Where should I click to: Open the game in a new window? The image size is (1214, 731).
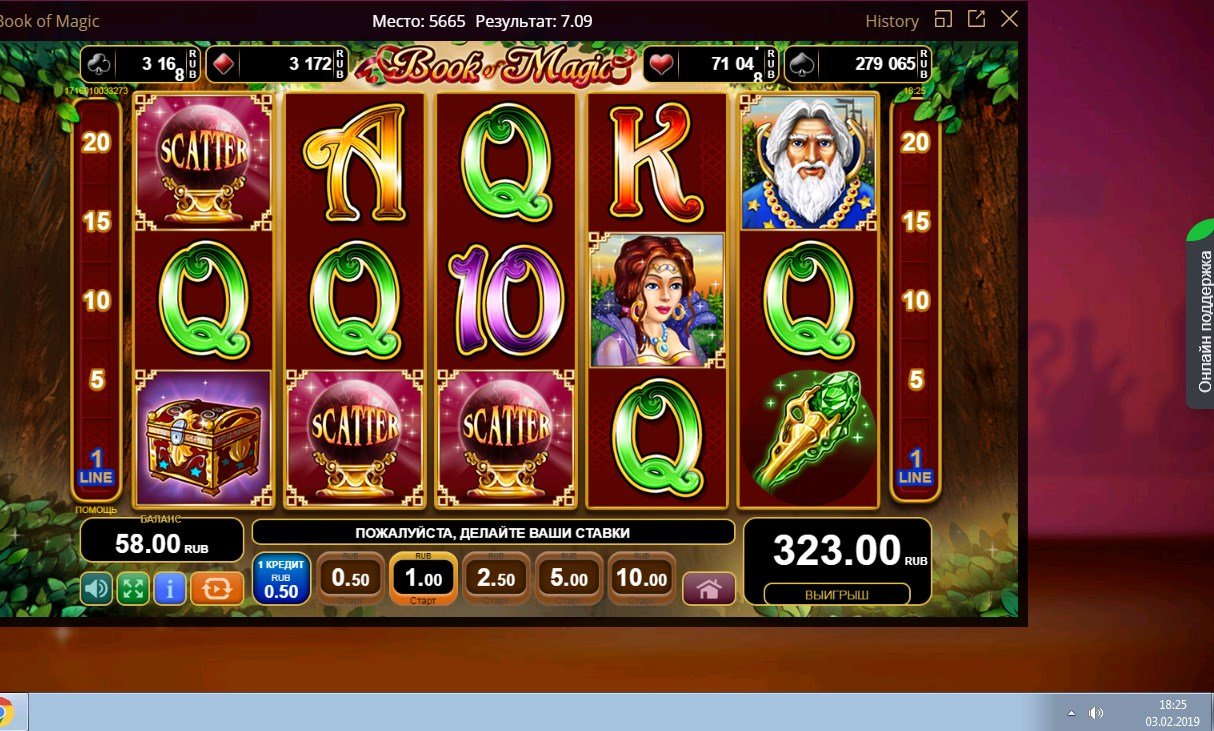pos(976,19)
